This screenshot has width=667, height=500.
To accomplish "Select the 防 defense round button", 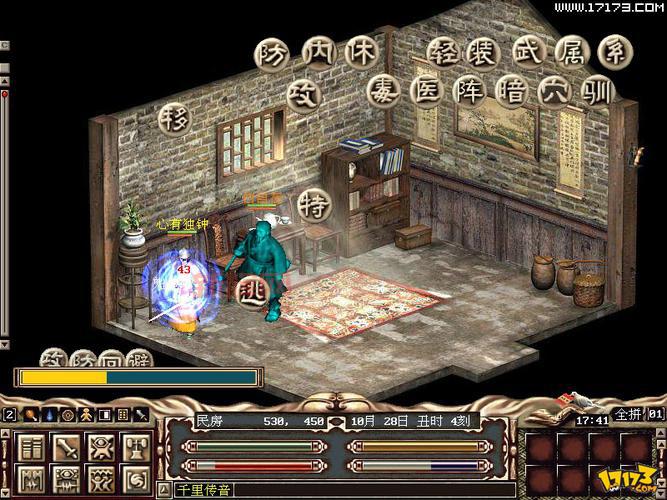I will tap(271, 53).
